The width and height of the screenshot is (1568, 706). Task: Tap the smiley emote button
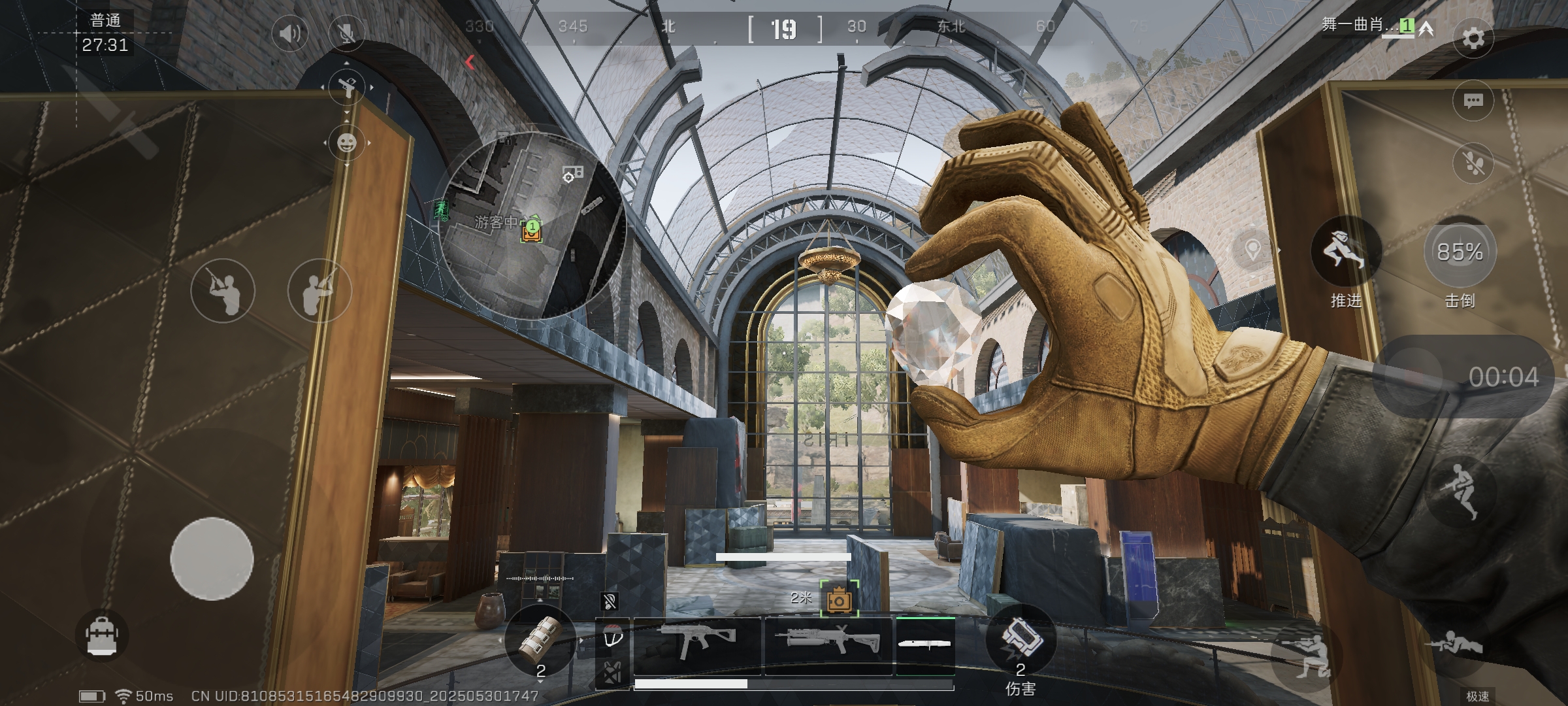[x=346, y=143]
